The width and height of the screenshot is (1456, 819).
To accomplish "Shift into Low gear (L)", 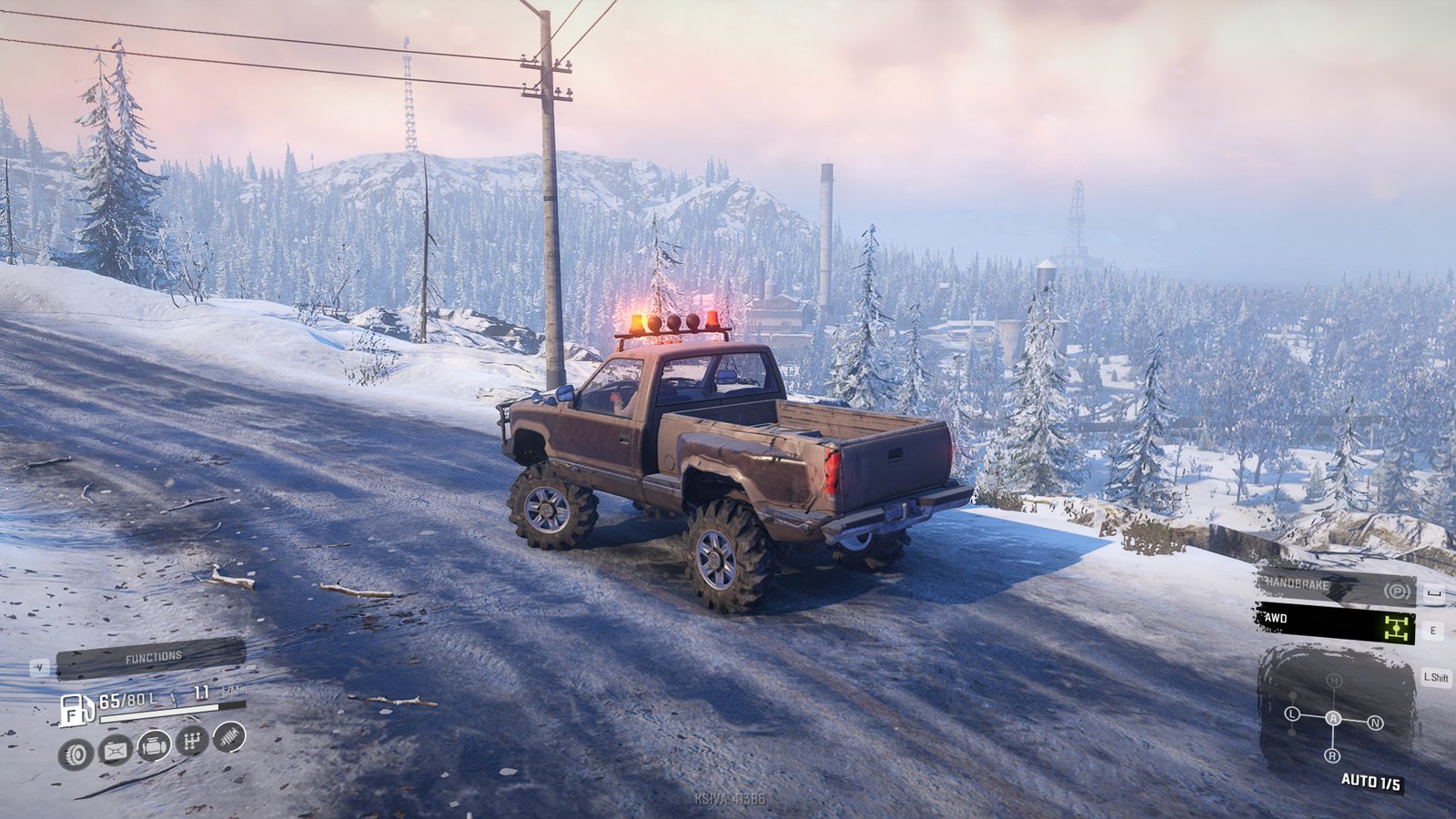I will click(x=1292, y=713).
